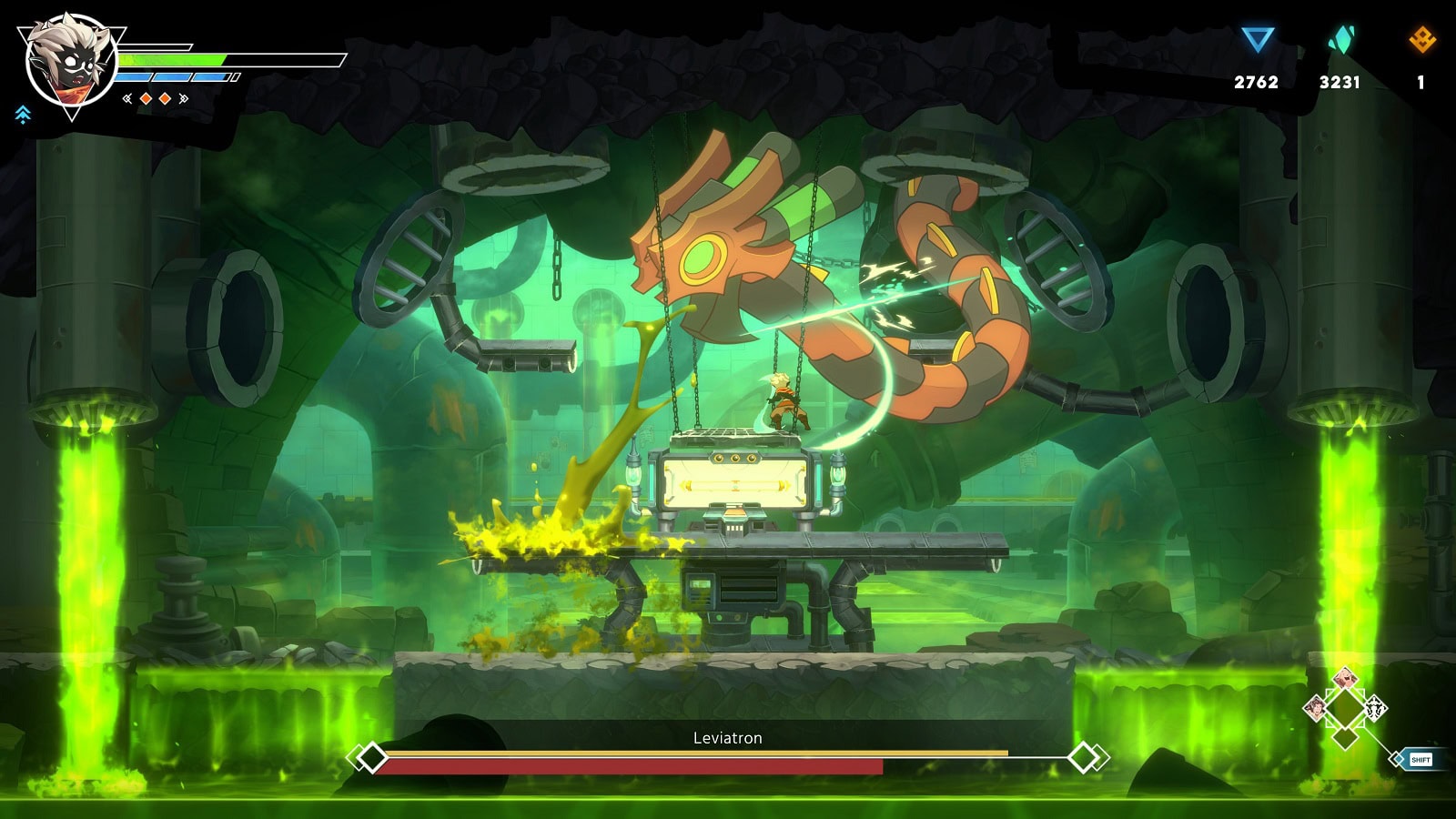1456x819 pixels.
Task: Click the large center diamond of character switcher
Action: coord(1345,708)
